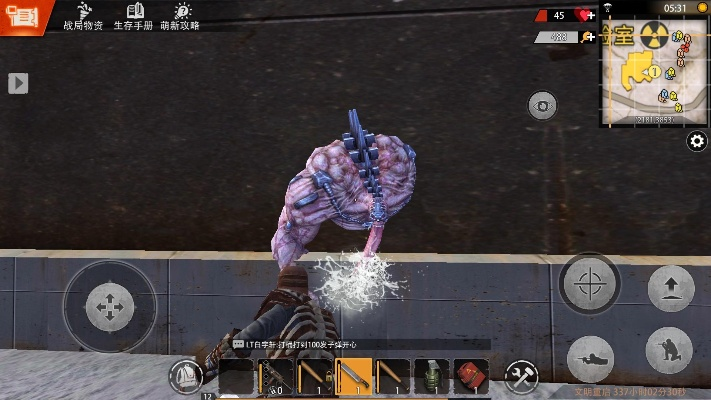711x400 pixels.
Task: Open settings with the gear icon
Action: pyautogui.click(x=697, y=142)
